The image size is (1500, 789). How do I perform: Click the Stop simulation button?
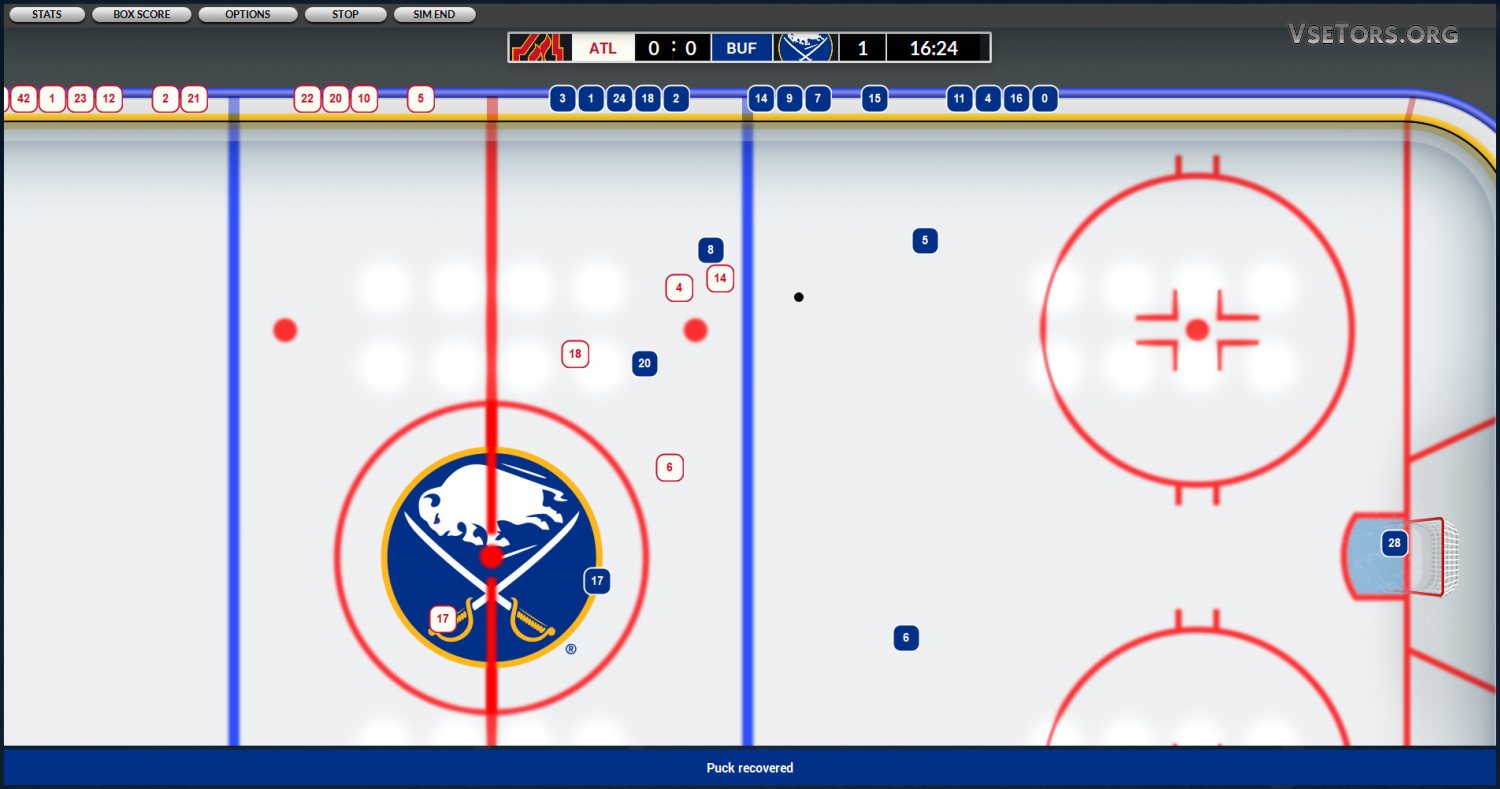[345, 15]
